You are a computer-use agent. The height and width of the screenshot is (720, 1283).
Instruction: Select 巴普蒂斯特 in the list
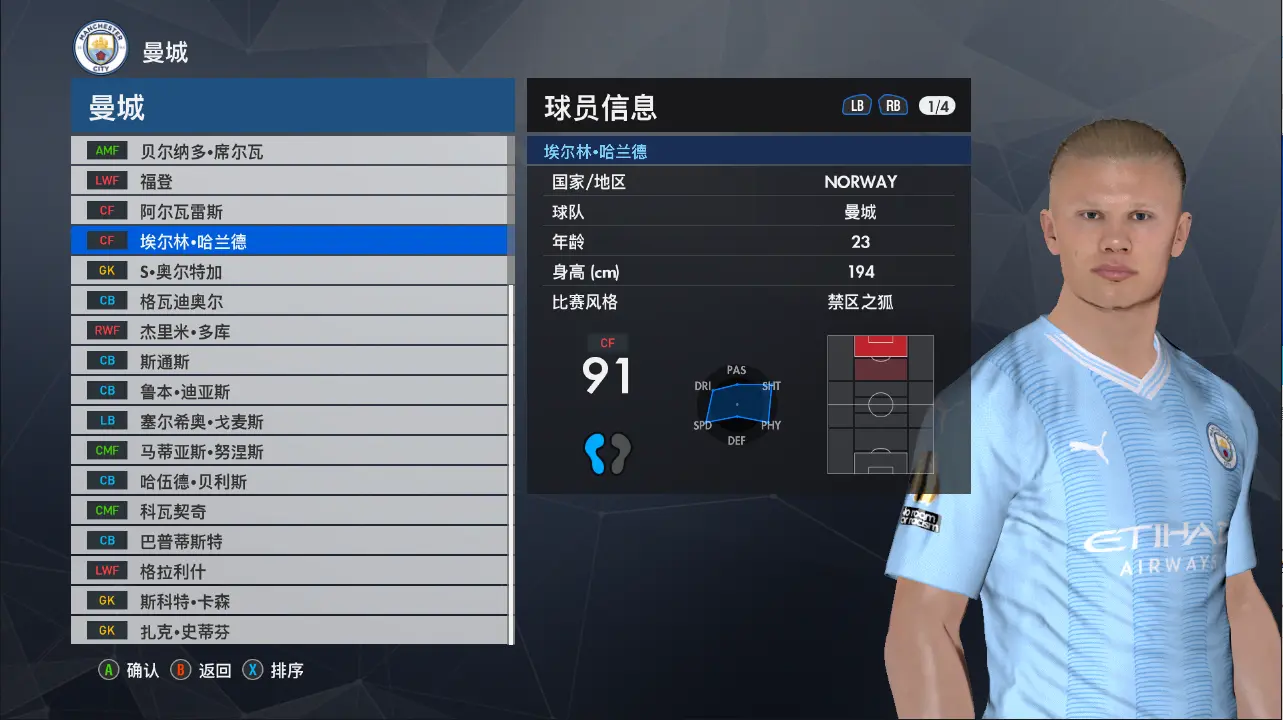pyautogui.click(x=289, y=541)
